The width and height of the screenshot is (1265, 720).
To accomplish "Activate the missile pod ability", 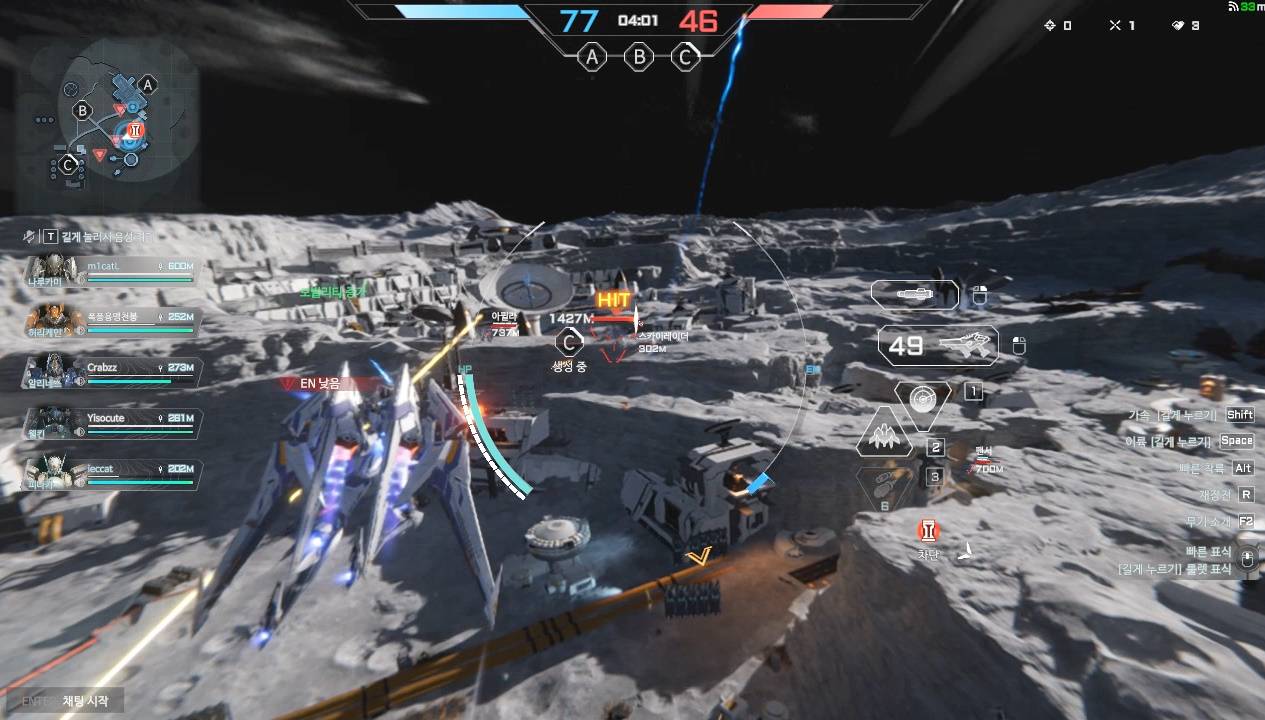I will tap(885, 487).
